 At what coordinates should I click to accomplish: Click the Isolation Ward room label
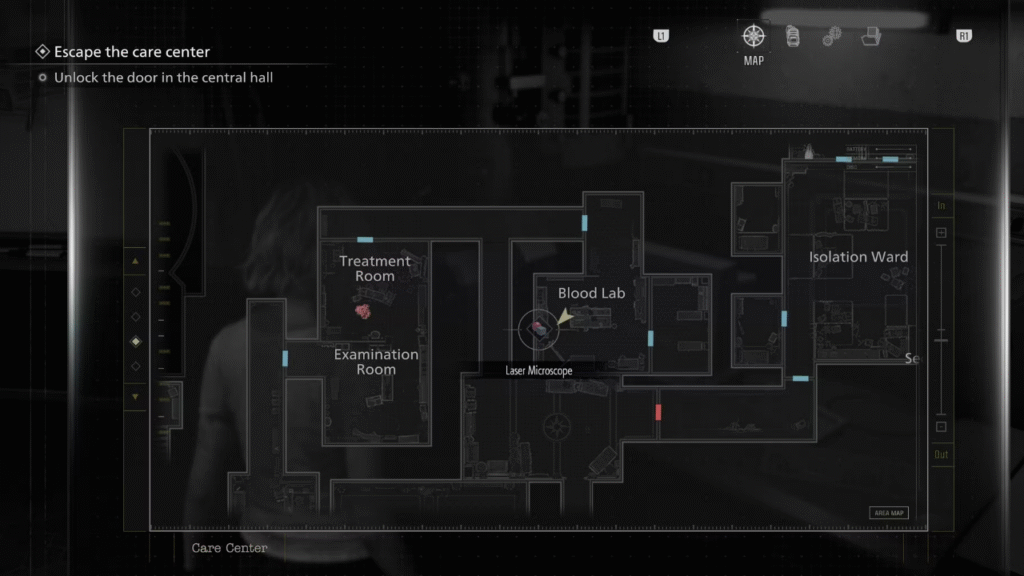(x=858, y=257)
